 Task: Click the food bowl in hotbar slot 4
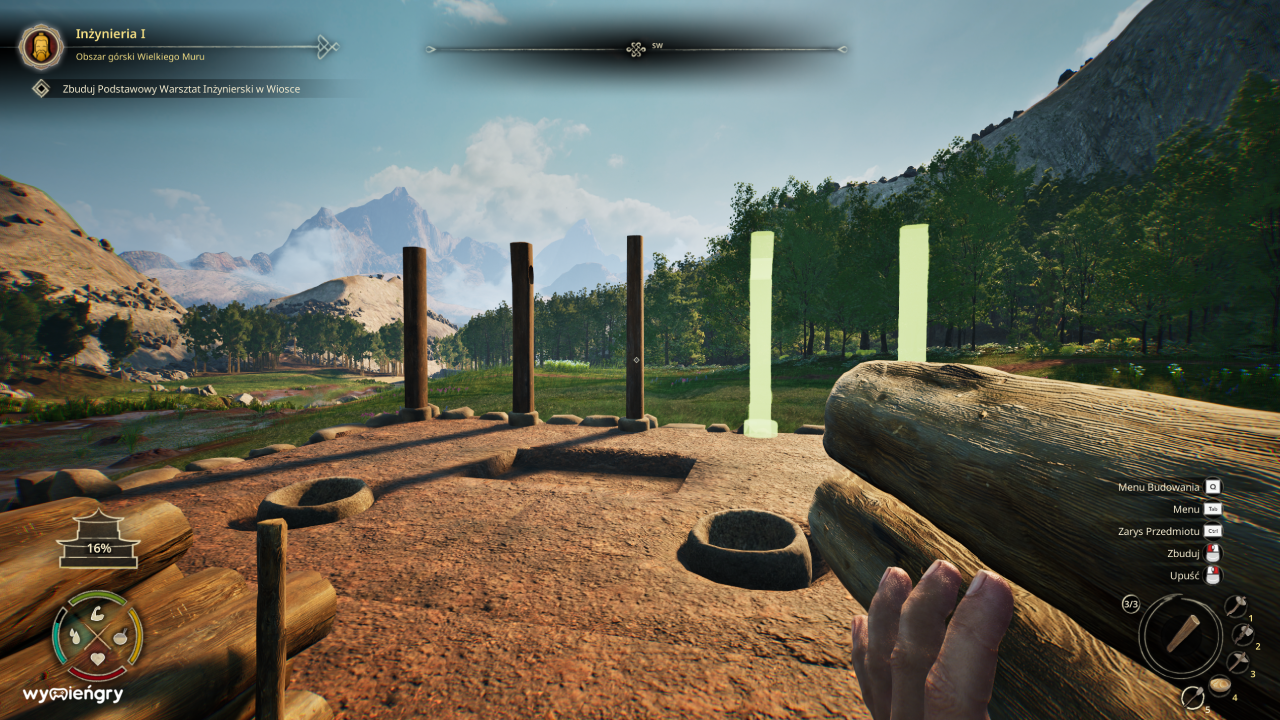pos(1220,685)
